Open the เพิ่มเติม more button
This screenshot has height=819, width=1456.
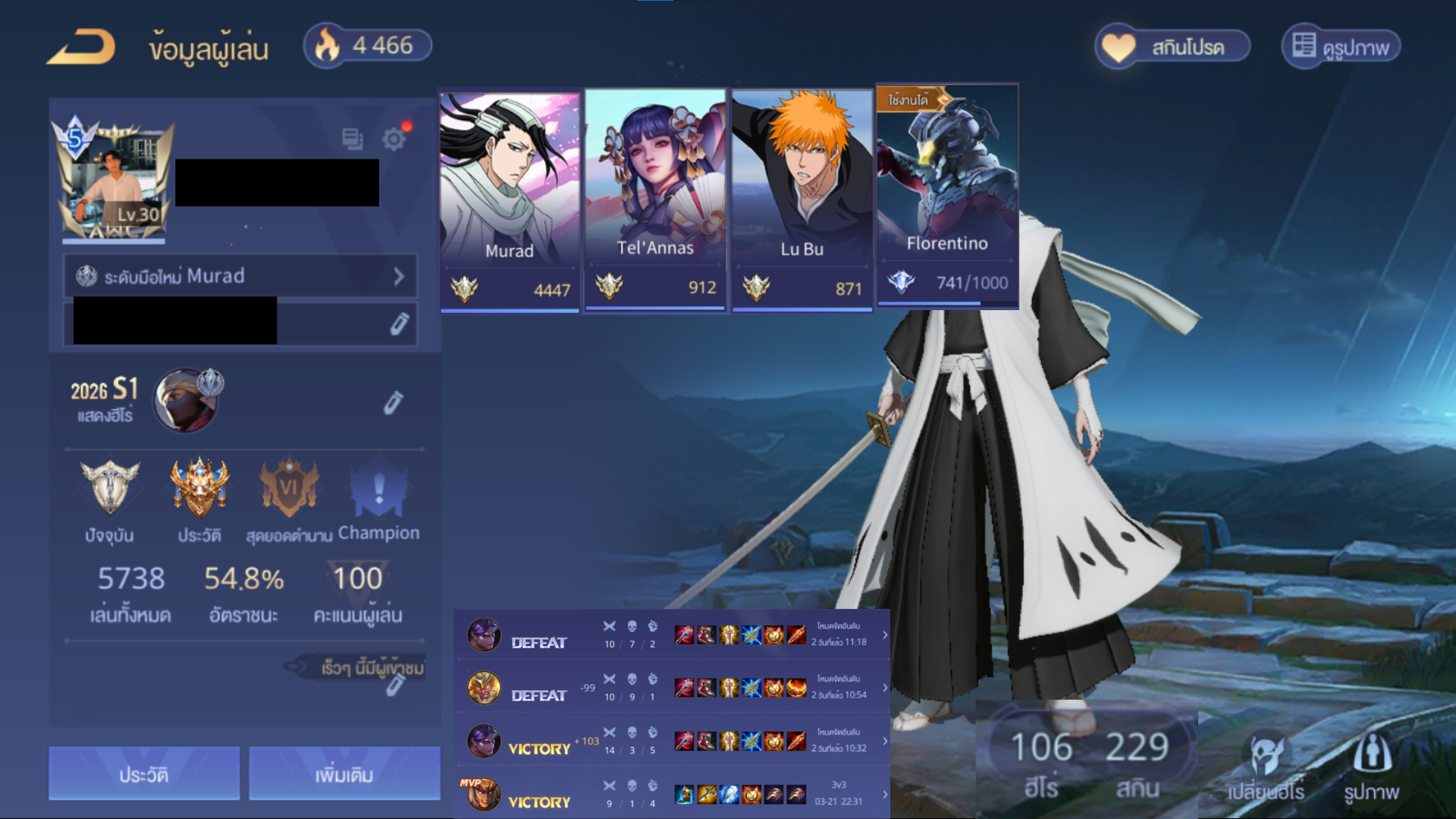(x=344, y=774)
